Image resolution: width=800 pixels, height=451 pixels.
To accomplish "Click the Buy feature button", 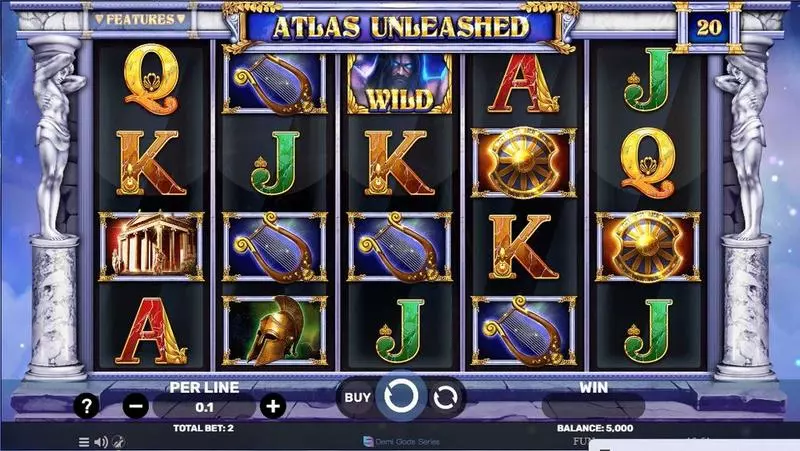I will [x=358, y=397].
